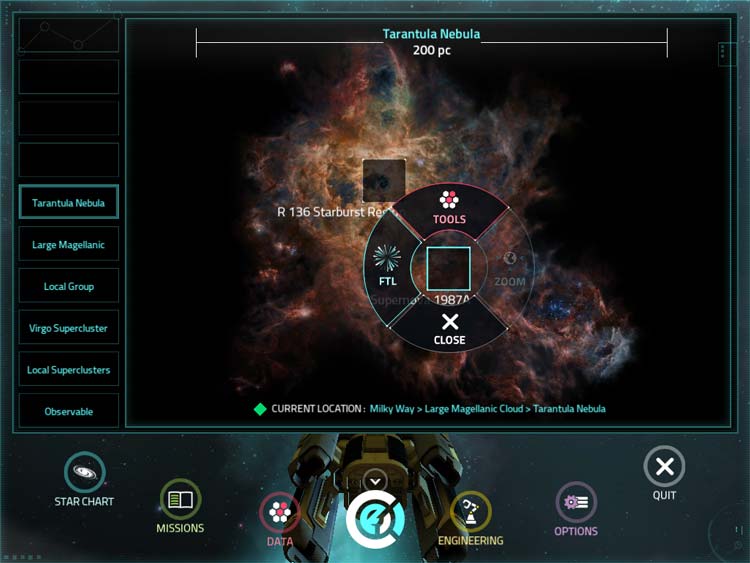The image size is (750, 563).
Task: Open the Star Chart
Action: pyautogui.click(x=84, y=478)
